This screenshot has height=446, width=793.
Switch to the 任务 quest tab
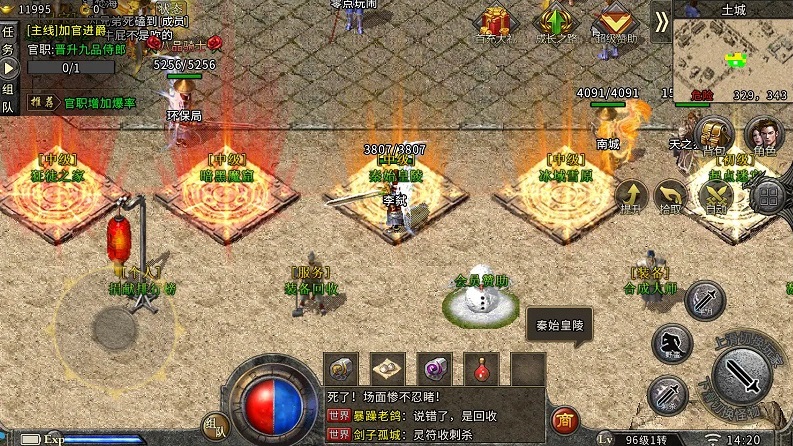8,40
